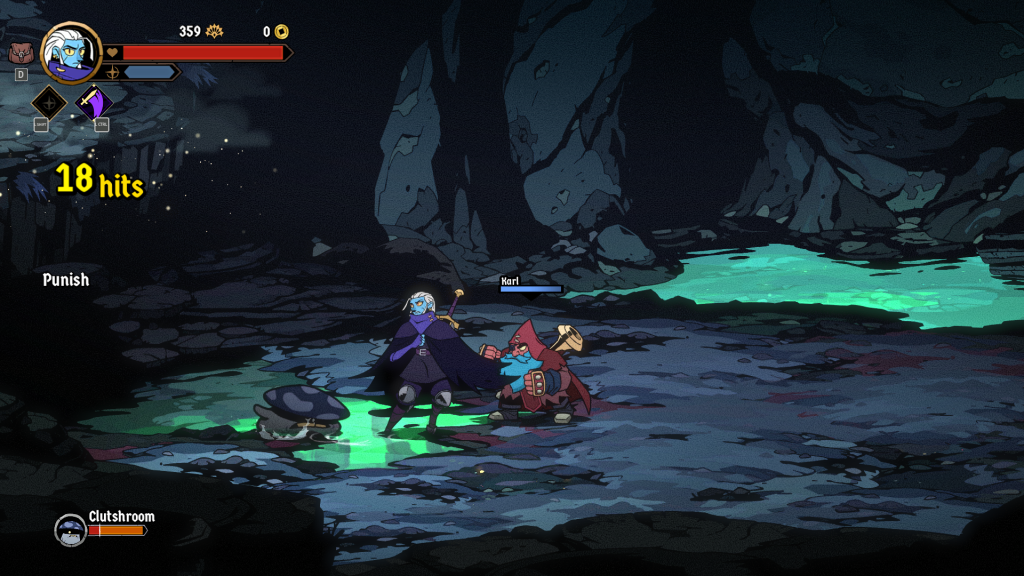Viewport: 1024px width, 576px height.
Task: Click the blue-skinned hero portrait
Action: tap(71, 52)
